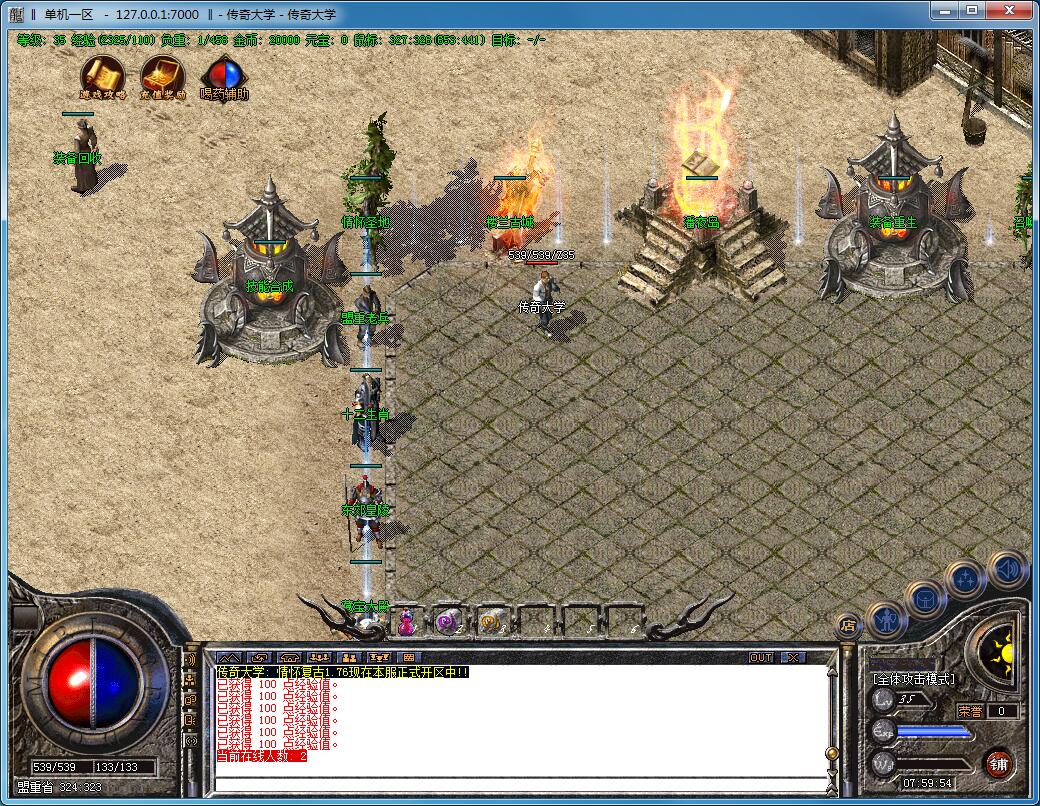
Task: Open the bag inventory button
Action: pyautogui.click(x=926, y=599)
